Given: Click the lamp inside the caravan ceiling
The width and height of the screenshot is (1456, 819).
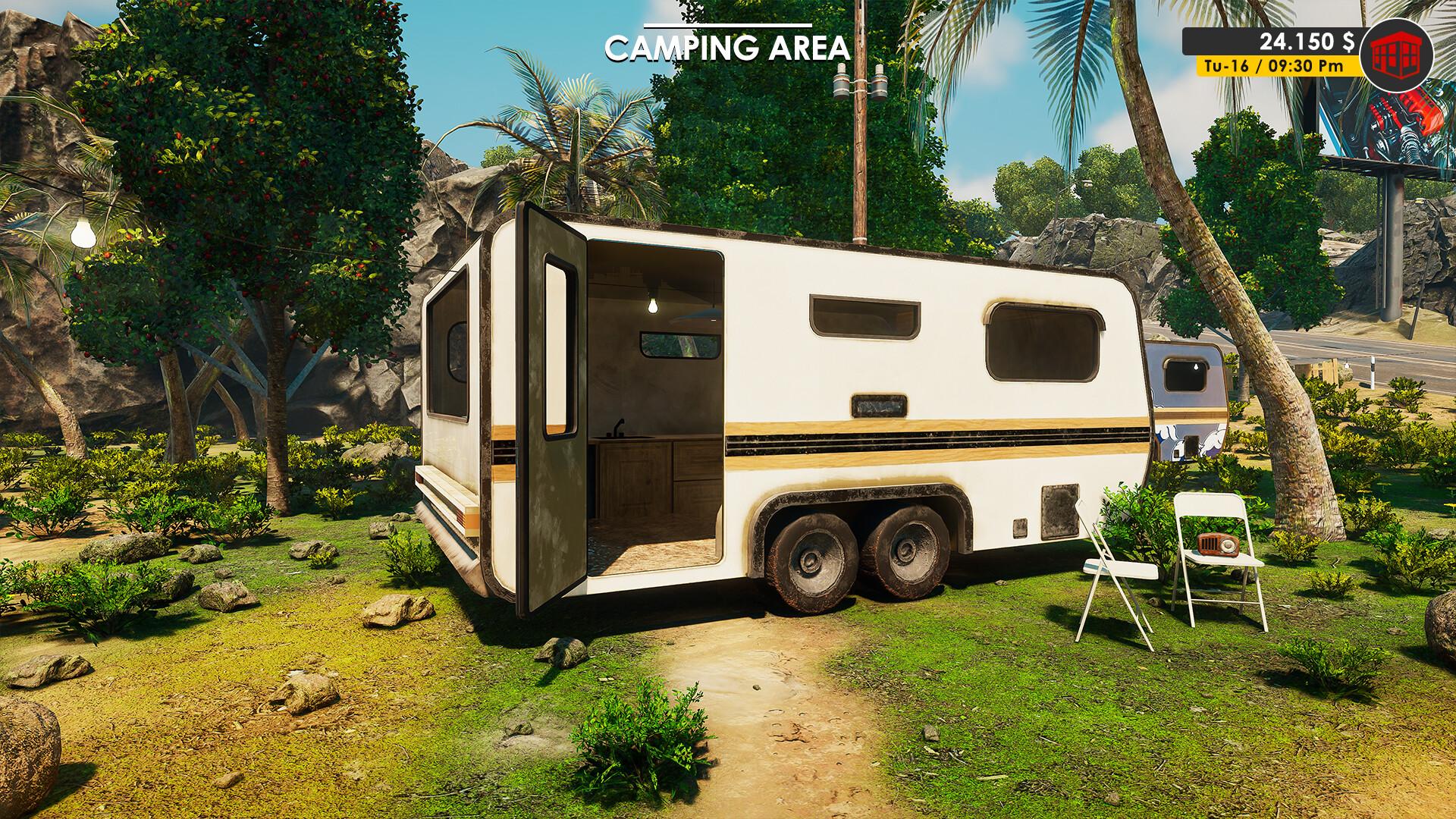Looking at the screenshot, I should point(654,306).
